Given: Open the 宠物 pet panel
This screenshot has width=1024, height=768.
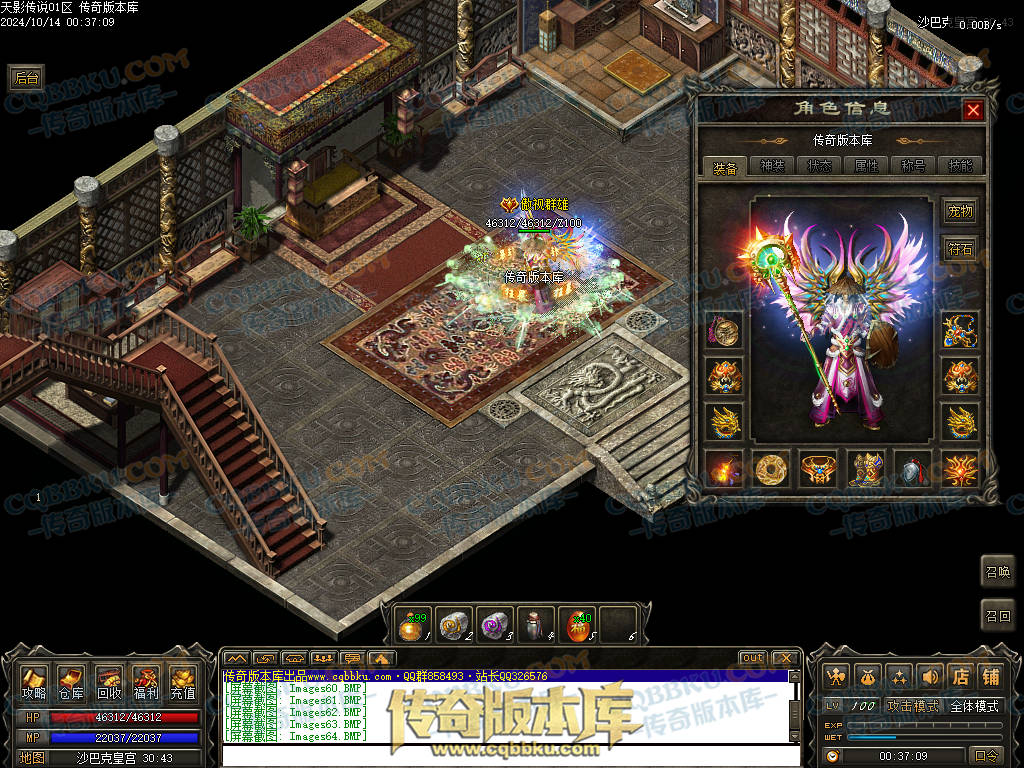Looking at the screenshot, I should coord(960,211).
